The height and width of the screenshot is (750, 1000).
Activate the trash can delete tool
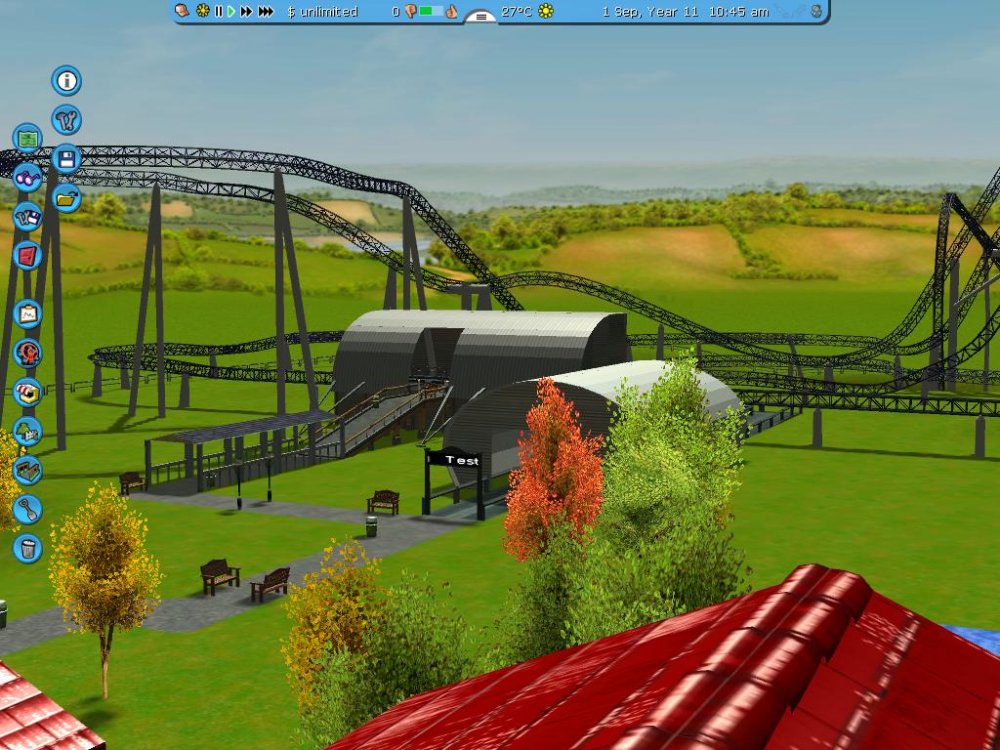(x=27, y=548)
